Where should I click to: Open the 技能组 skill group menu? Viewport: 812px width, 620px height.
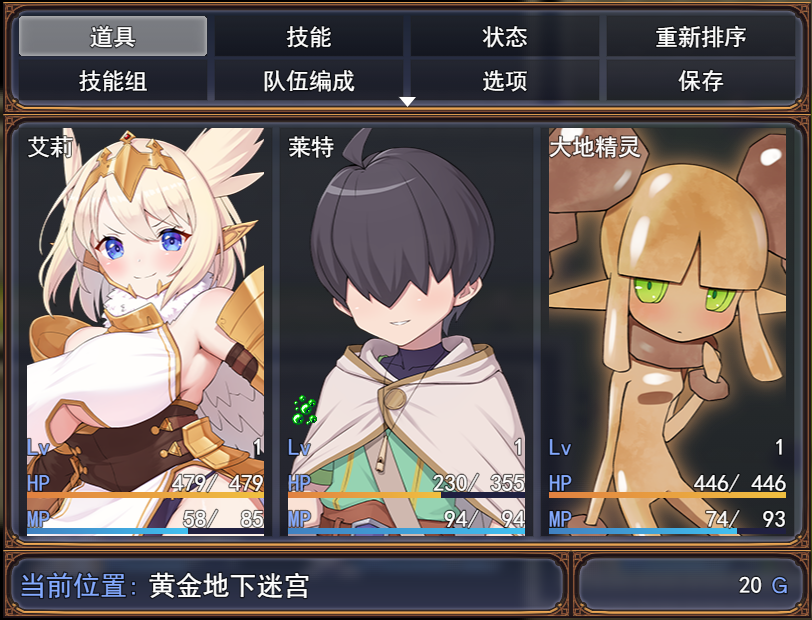click(113, 81)
